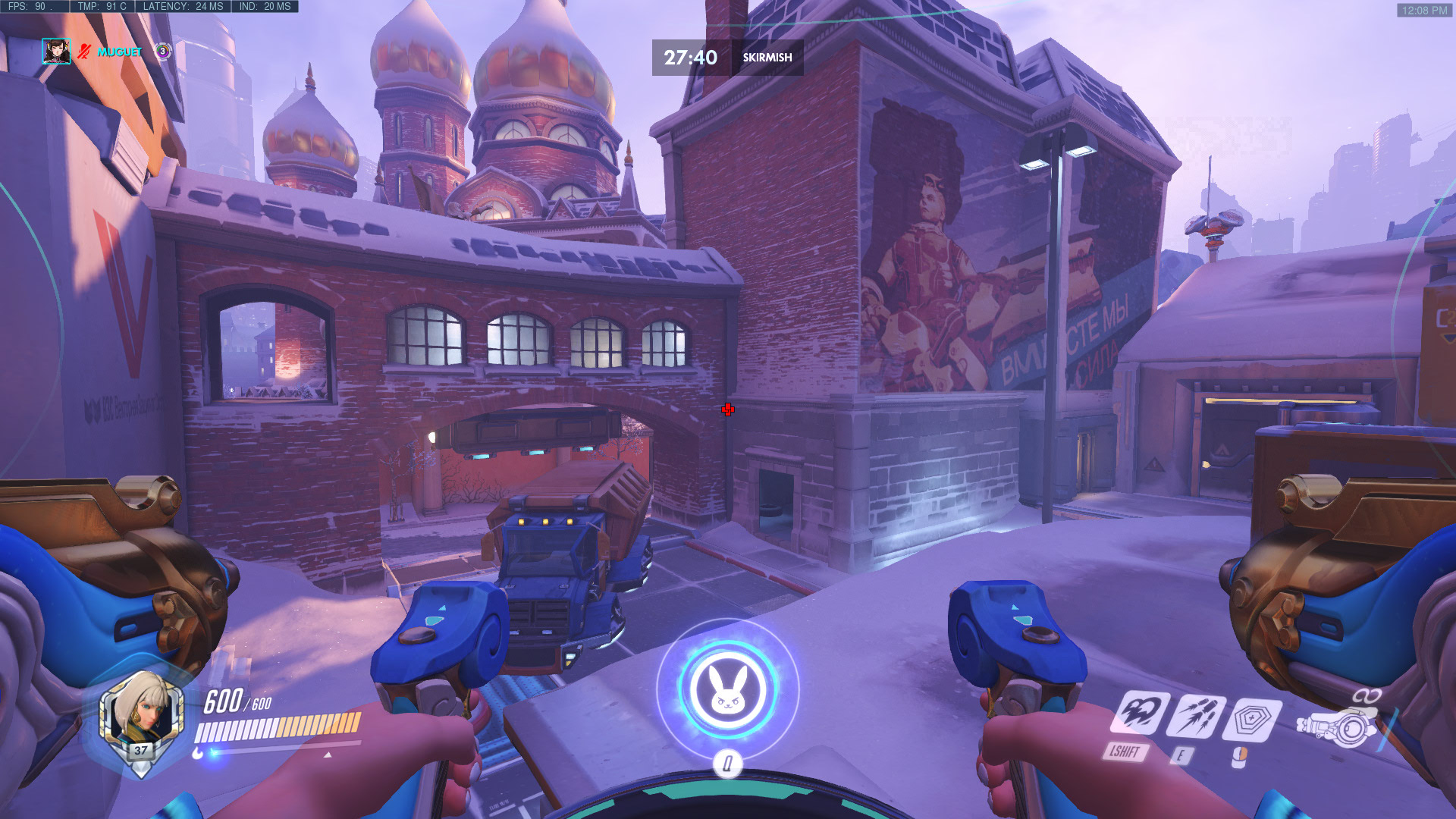Toggle the crosshair reticle display

coord(727,409)
